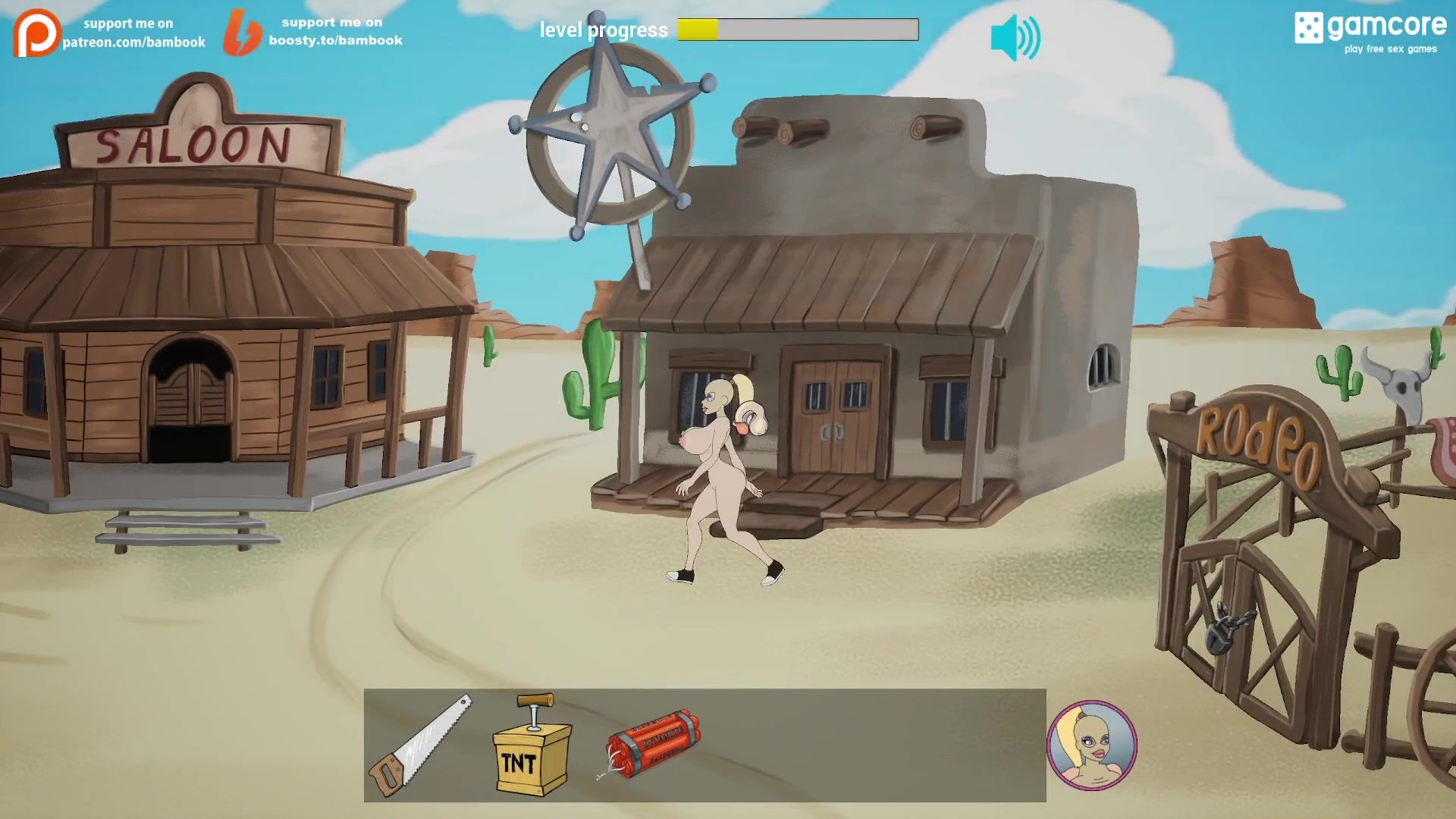Open the Boosty support link
Screen dimensions: 1456x819
tap(313, 32)
